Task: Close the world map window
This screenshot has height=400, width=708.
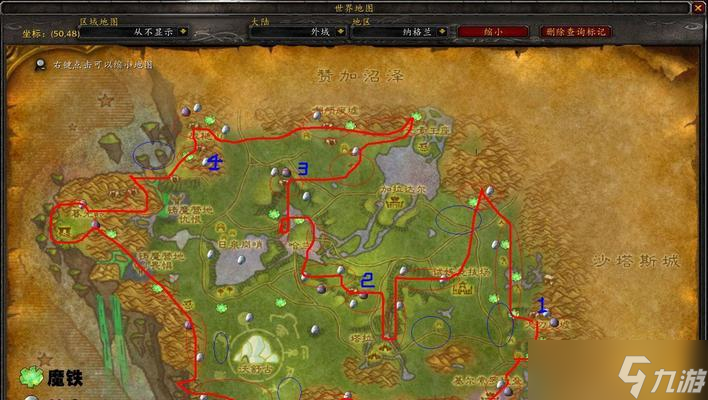Action: pyautogui.click(x=697, y=7)
